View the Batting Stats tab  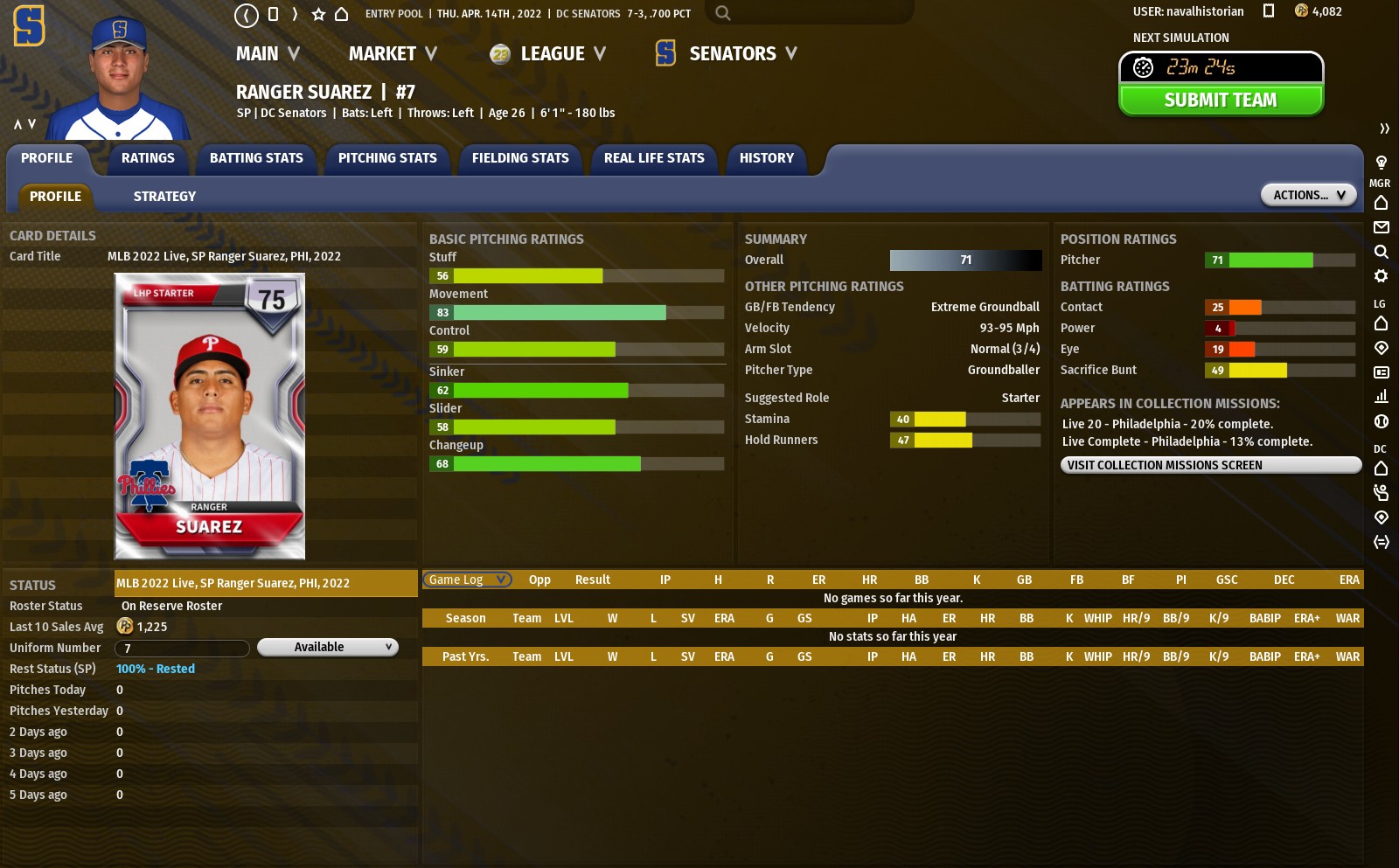256,158
